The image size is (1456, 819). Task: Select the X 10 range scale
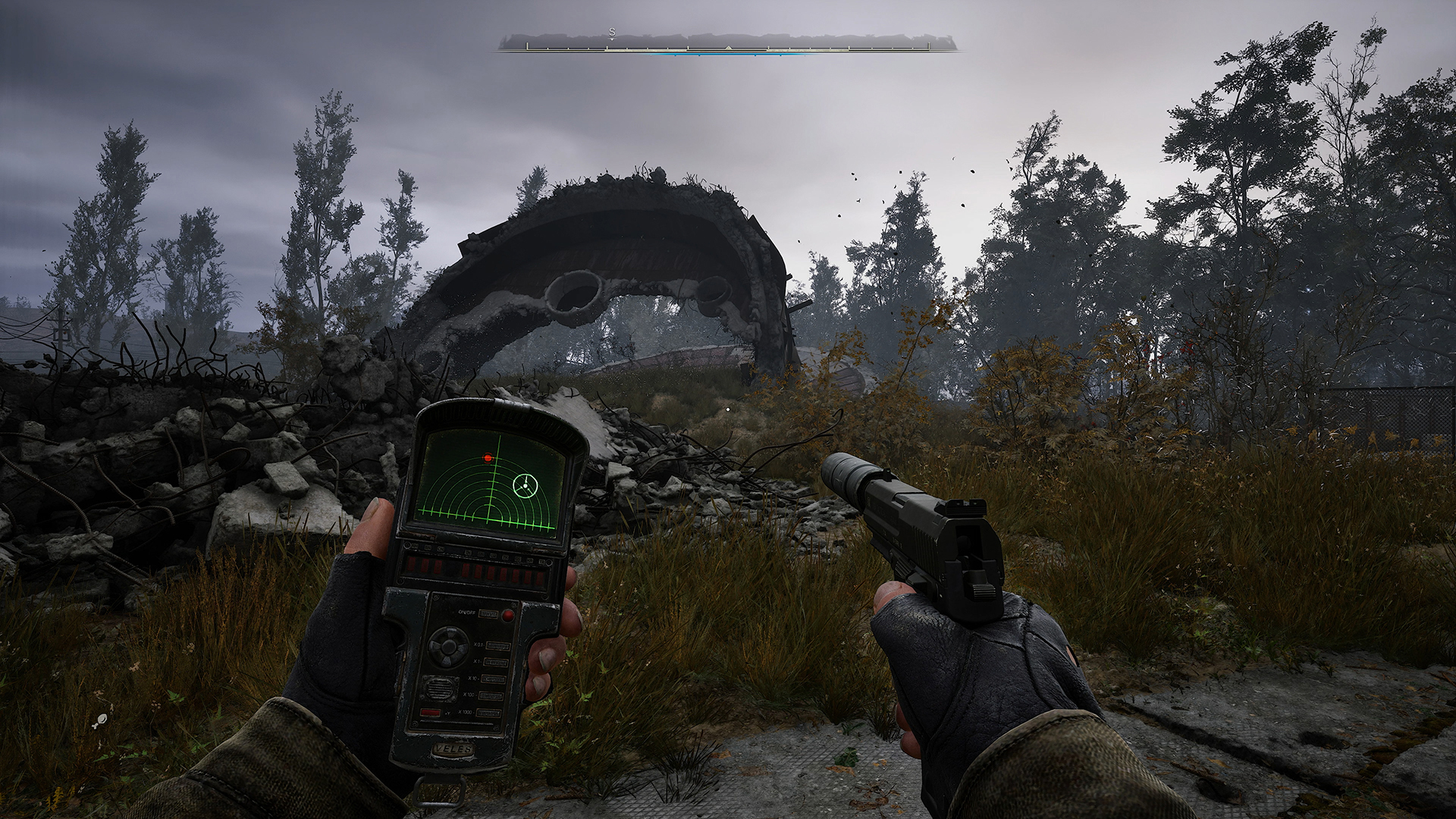click(x=495, y=679)
